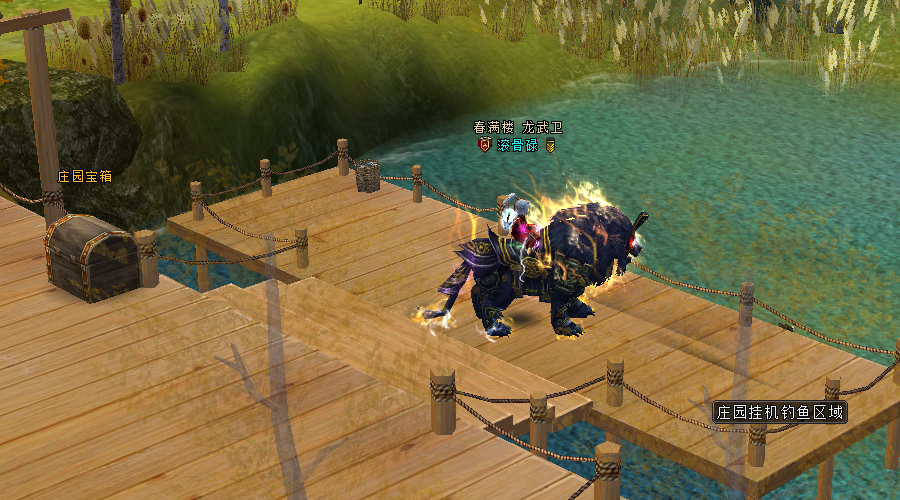900x500 pixels.
Task: Select player 滚骨碌 by the nameplate
Action: [x=518, y=146]
